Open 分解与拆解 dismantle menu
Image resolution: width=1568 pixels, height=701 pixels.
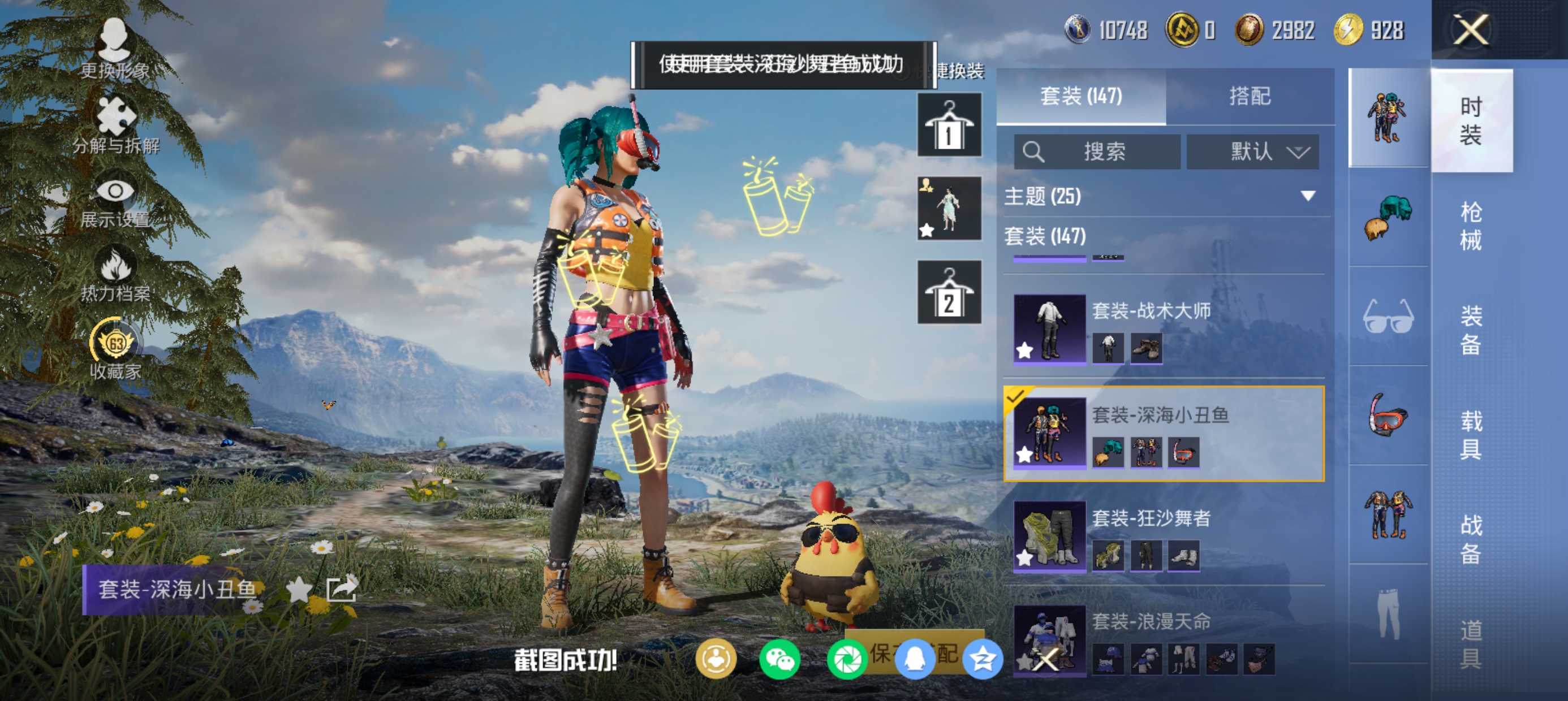coord(115,125)
